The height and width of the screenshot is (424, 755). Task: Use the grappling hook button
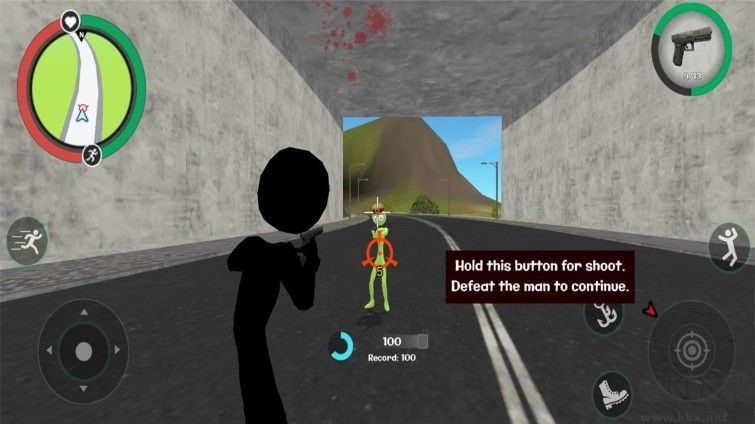point(603,315)
